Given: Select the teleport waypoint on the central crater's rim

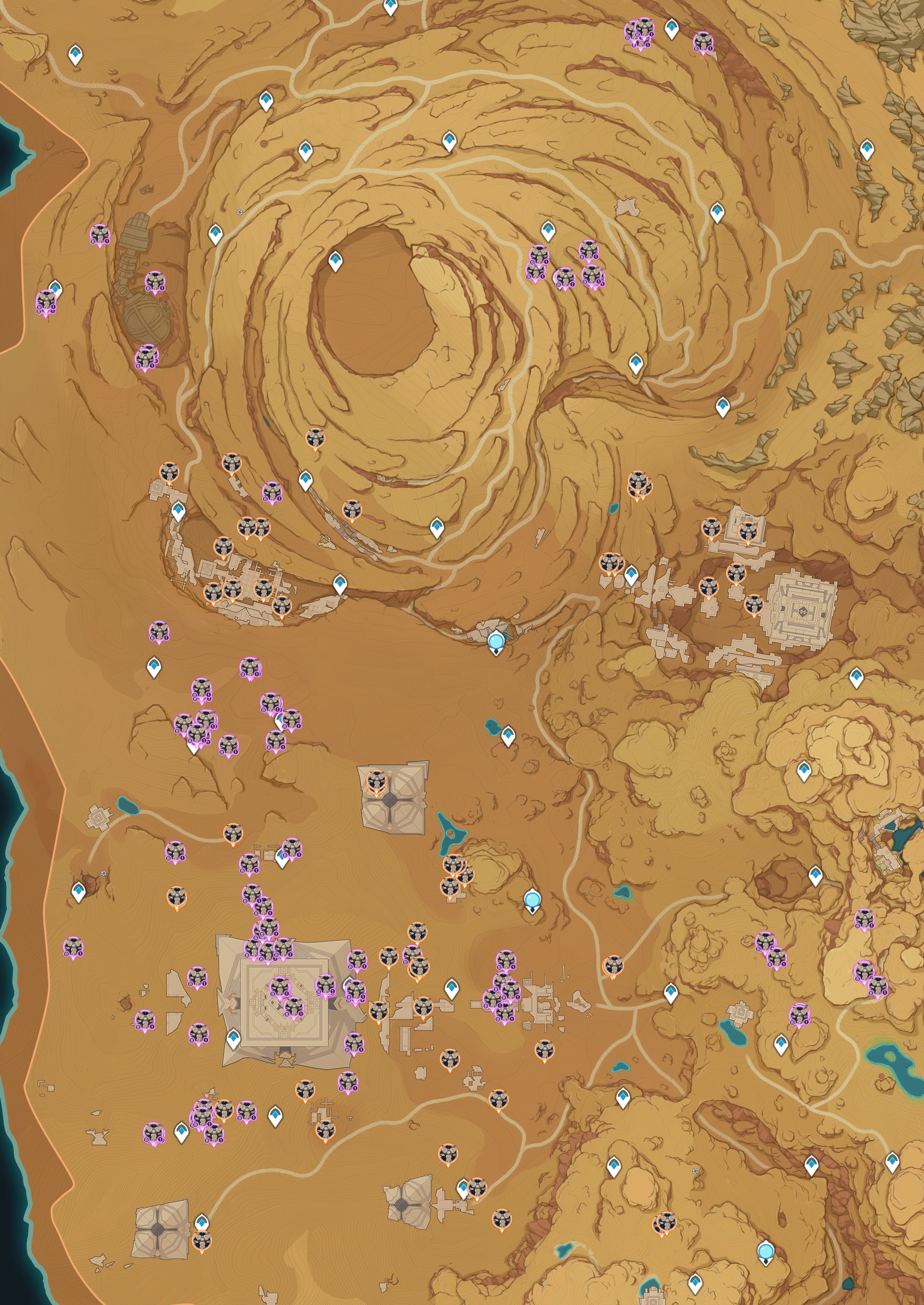Looking at the screenshot, I should 335,261.
